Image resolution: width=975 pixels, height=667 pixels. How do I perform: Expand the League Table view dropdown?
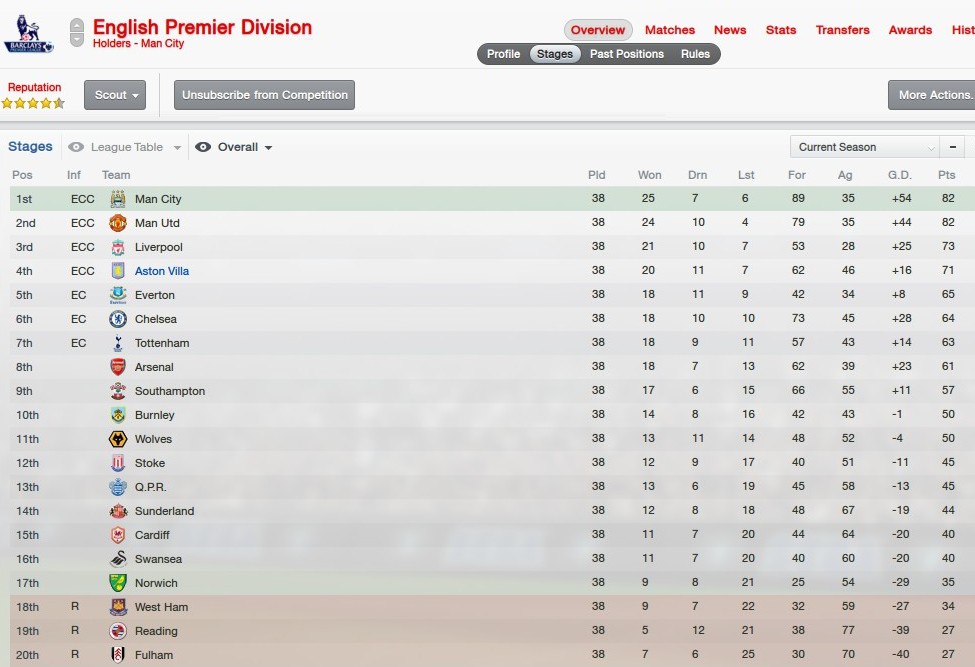pyautogui.click(x=126, y=147)
